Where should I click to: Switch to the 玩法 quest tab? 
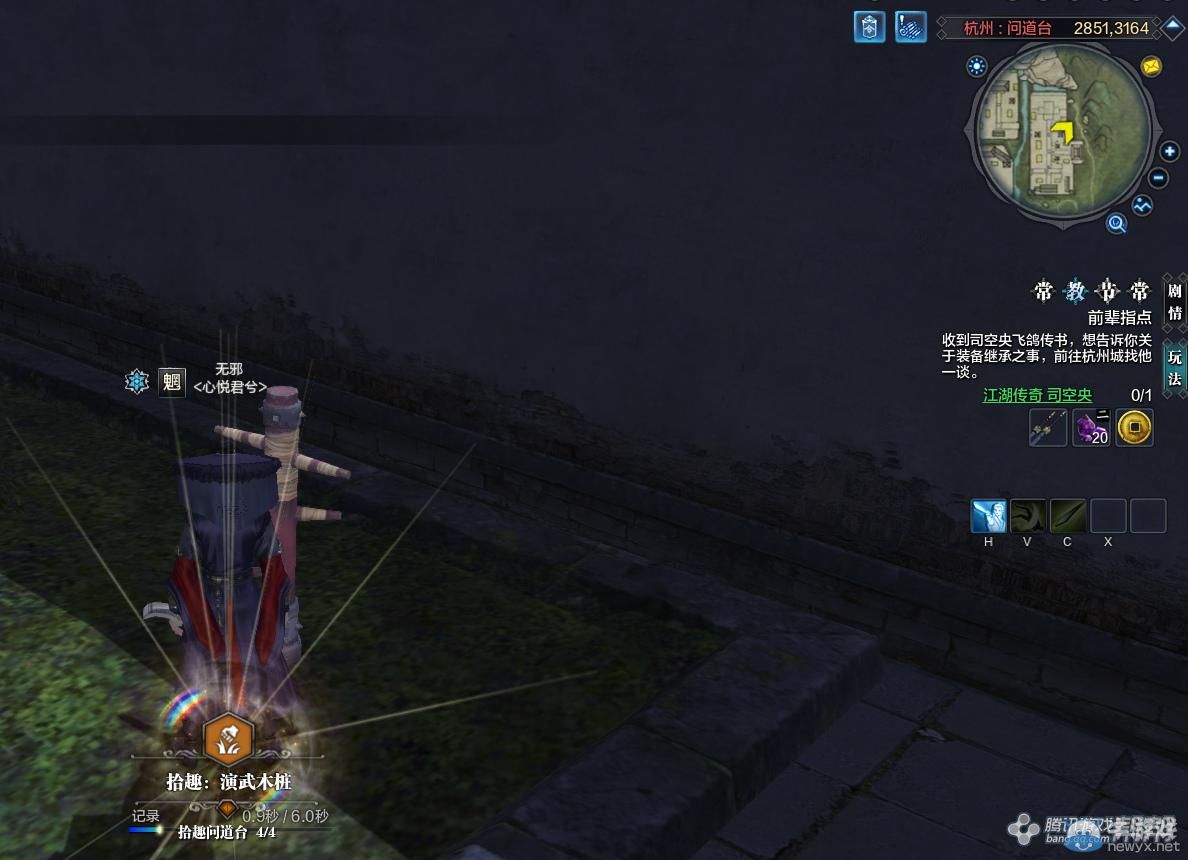1174,367
